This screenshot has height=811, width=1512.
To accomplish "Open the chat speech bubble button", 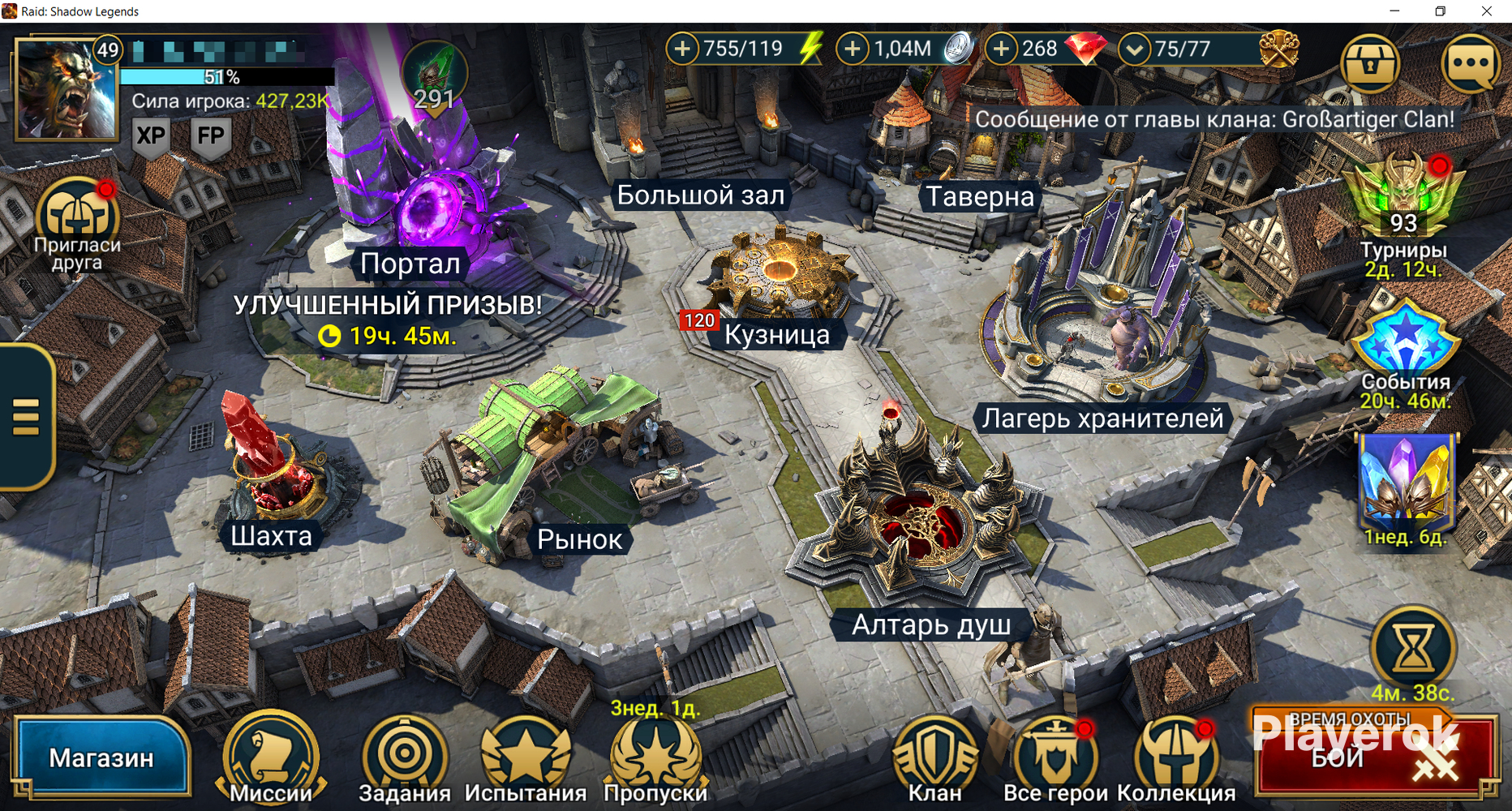I will point(1470,63).
